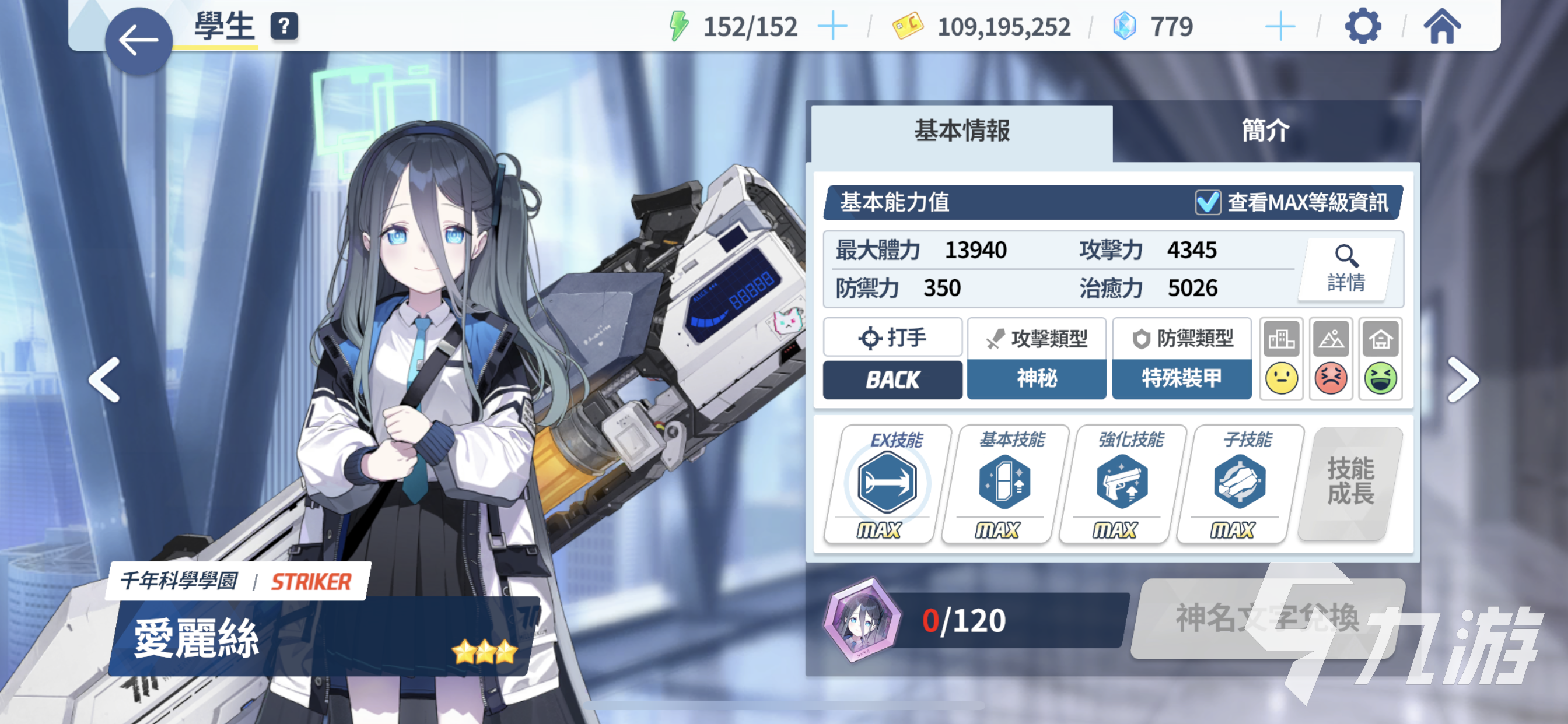
Task: Toggle the 查看MAX等級資訊 checkbox
Action: (1207, 203)
